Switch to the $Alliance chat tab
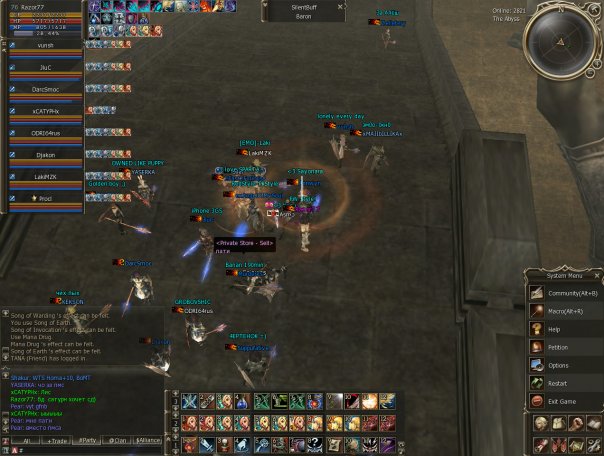The width and height of the screenshot is (604, 456). (148, 440)
